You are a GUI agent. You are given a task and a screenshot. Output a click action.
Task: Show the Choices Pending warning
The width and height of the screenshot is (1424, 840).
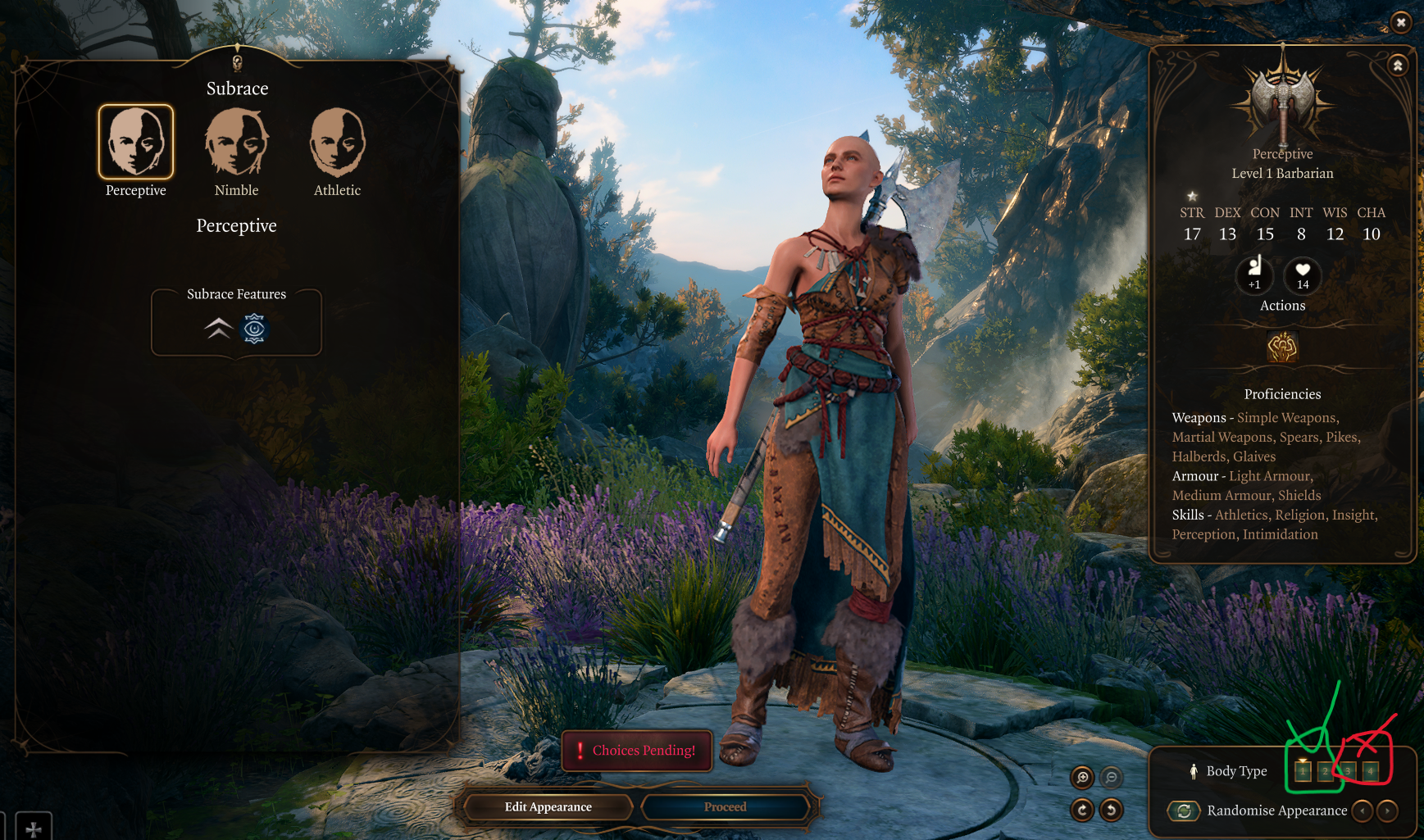637,750
